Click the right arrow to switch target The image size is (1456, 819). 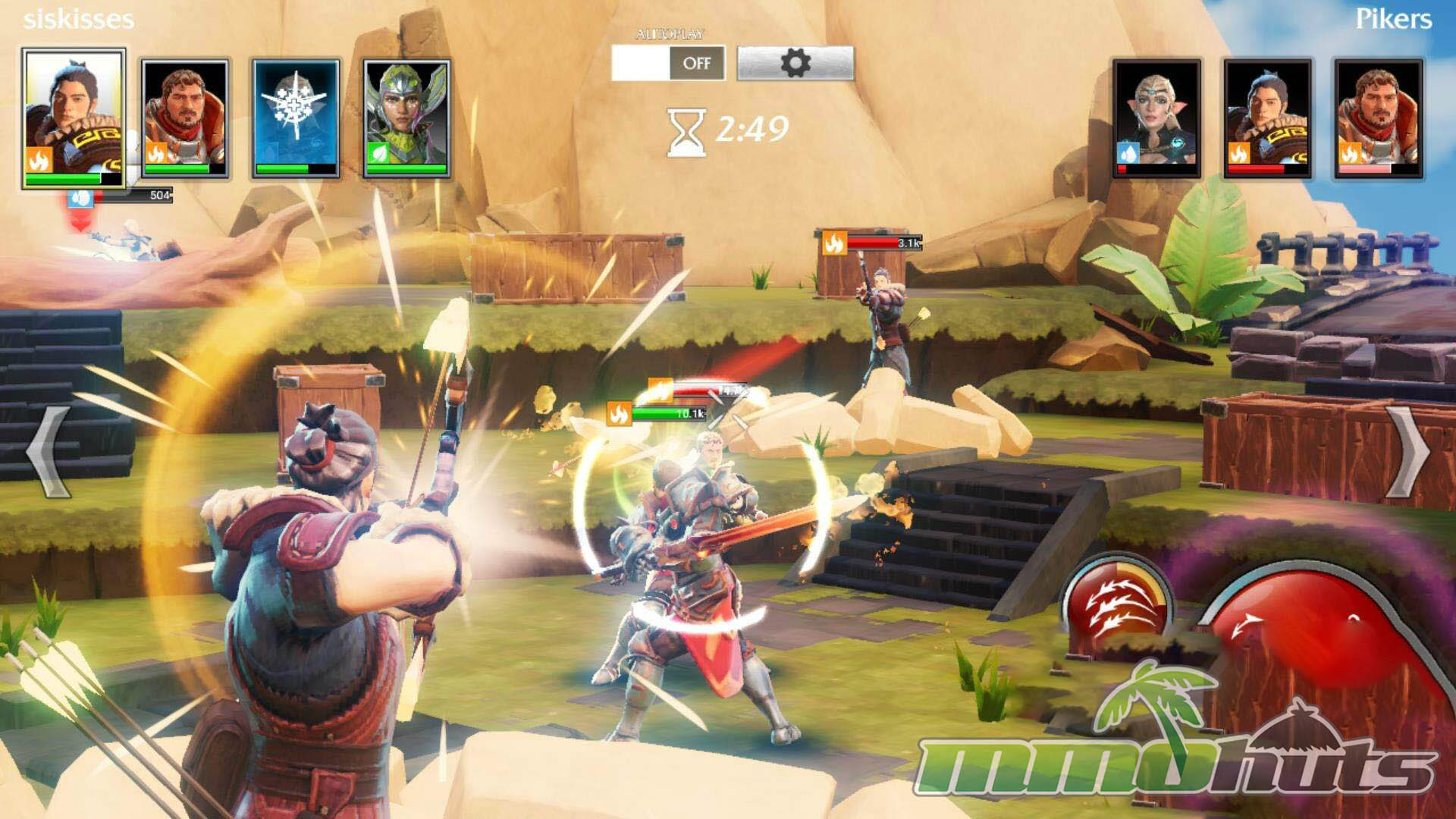coord(1409,452)
